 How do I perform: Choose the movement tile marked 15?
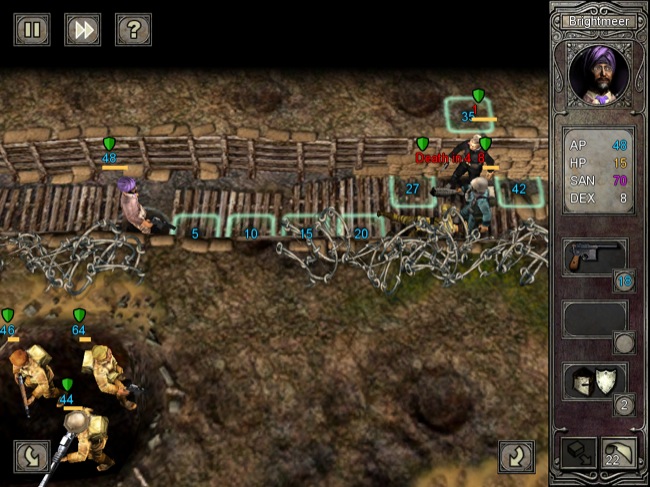(x=306, y=229)
